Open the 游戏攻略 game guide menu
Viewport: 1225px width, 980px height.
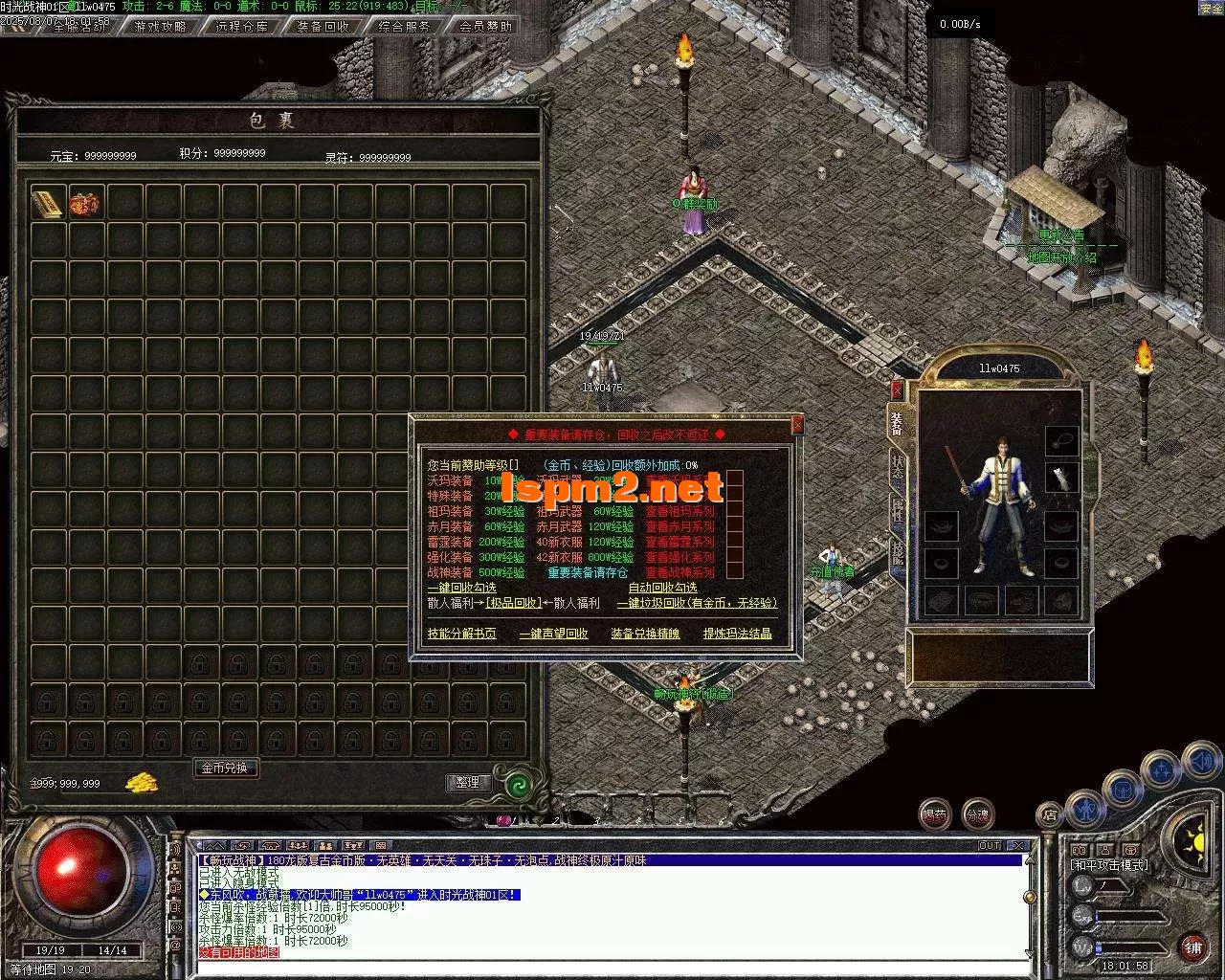pyautogui.click(x=161, y=27)
